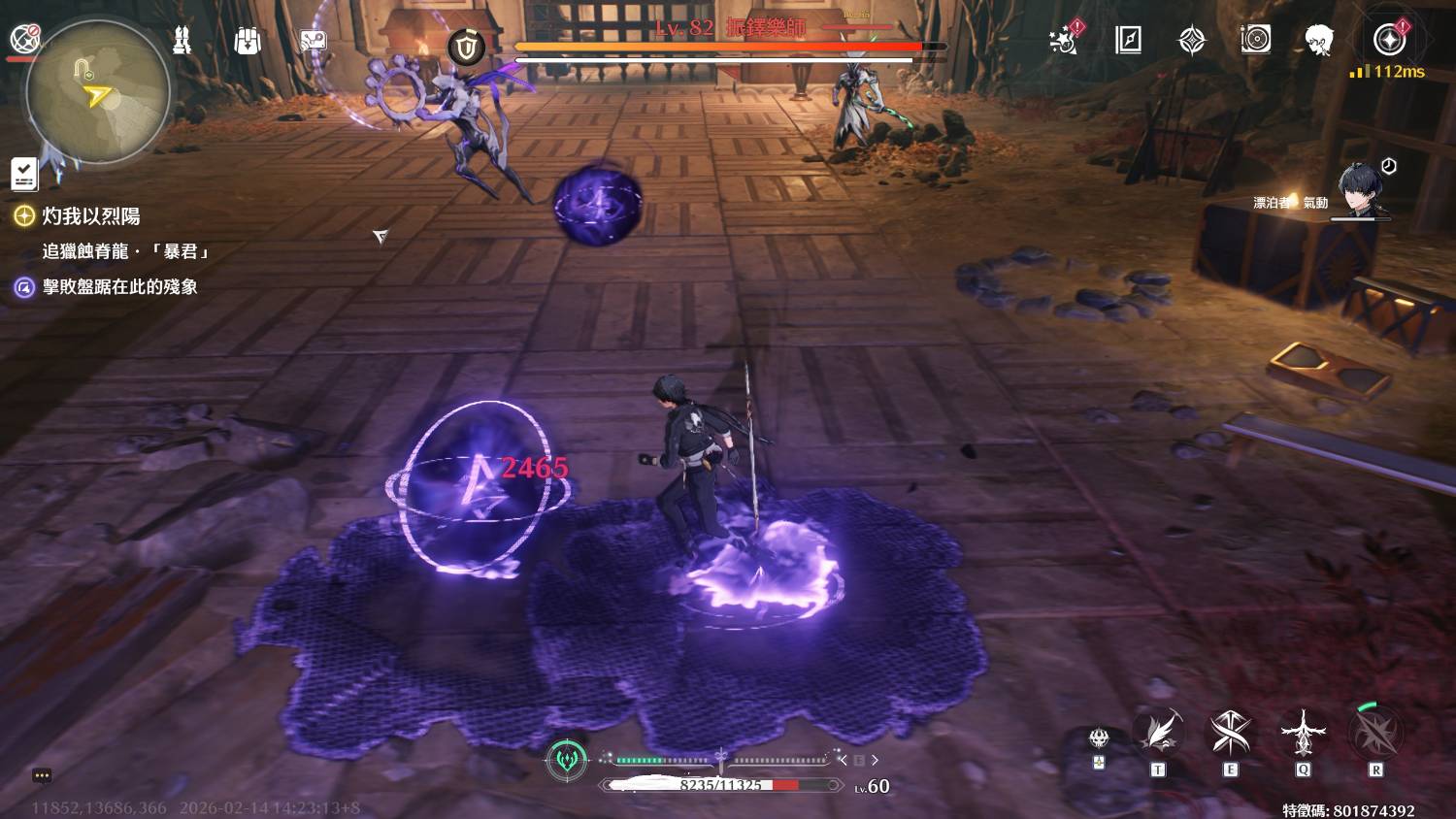Open the team formation chess-piece icon

pos(182,41)
